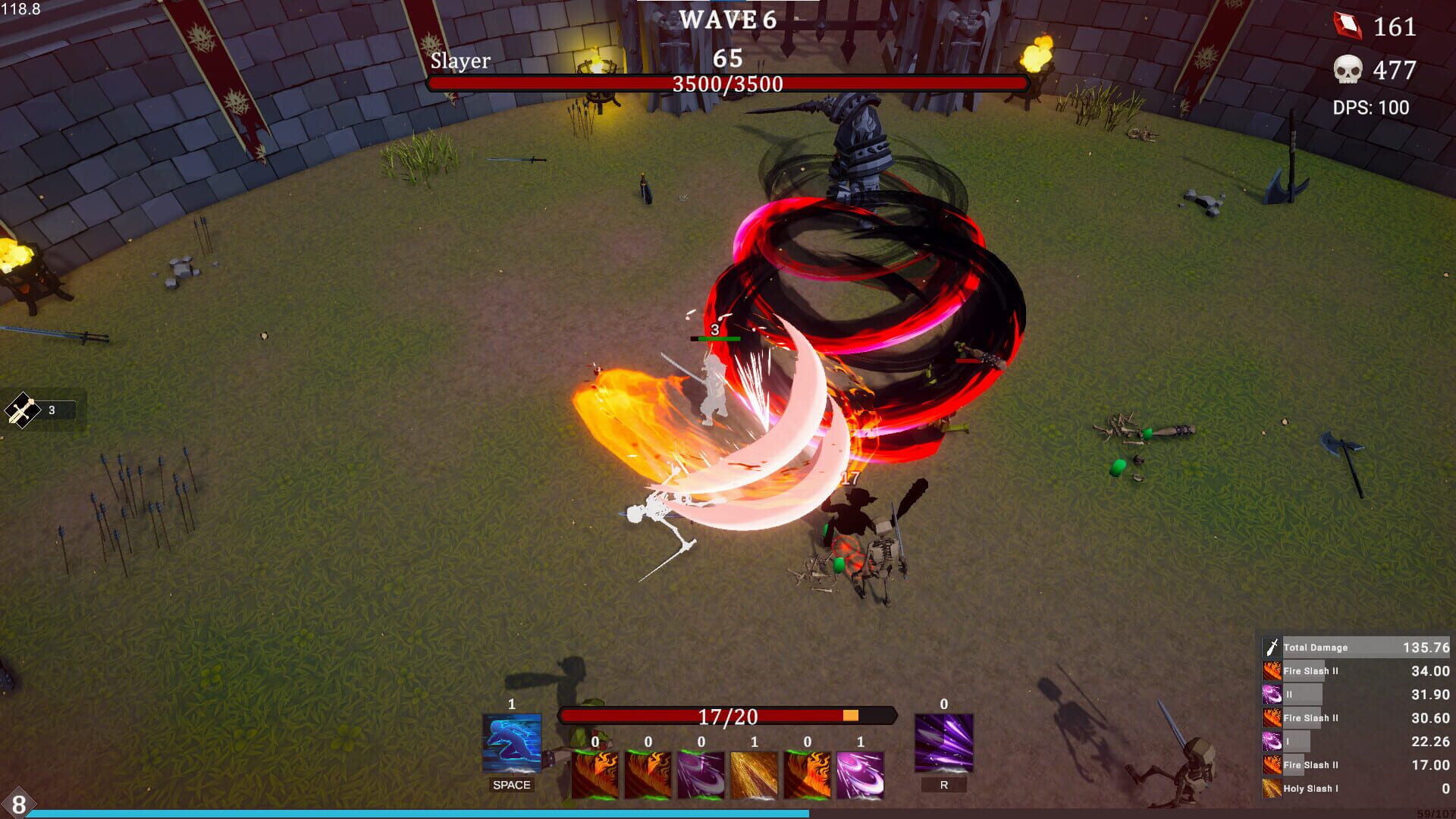Click the Fire Slash II icon in damage panel
This screenshot has width=1456, height=819.
pyautogui.click(x=1271, y=671)
